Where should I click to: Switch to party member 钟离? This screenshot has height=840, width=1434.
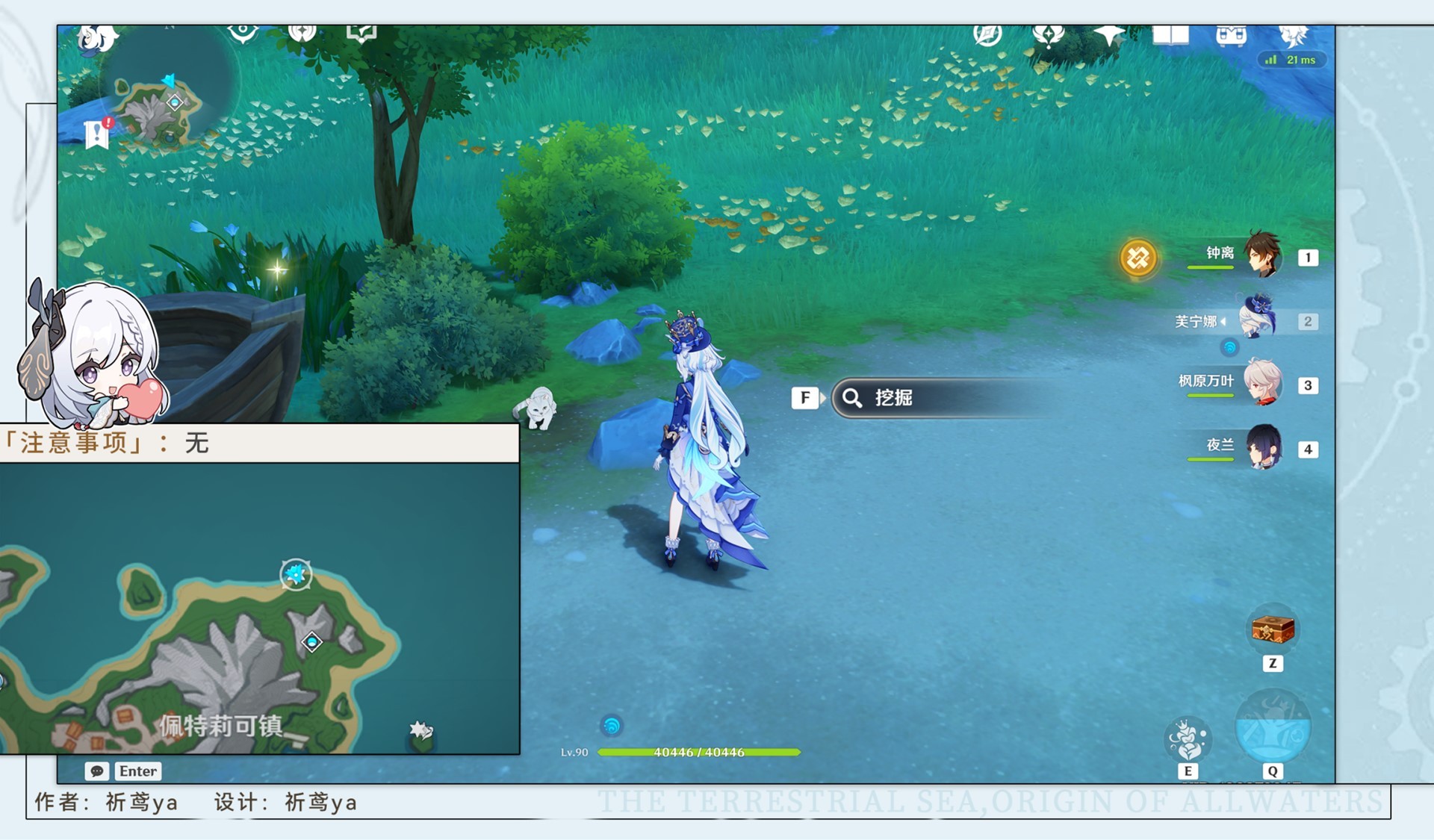point(1262,256)
